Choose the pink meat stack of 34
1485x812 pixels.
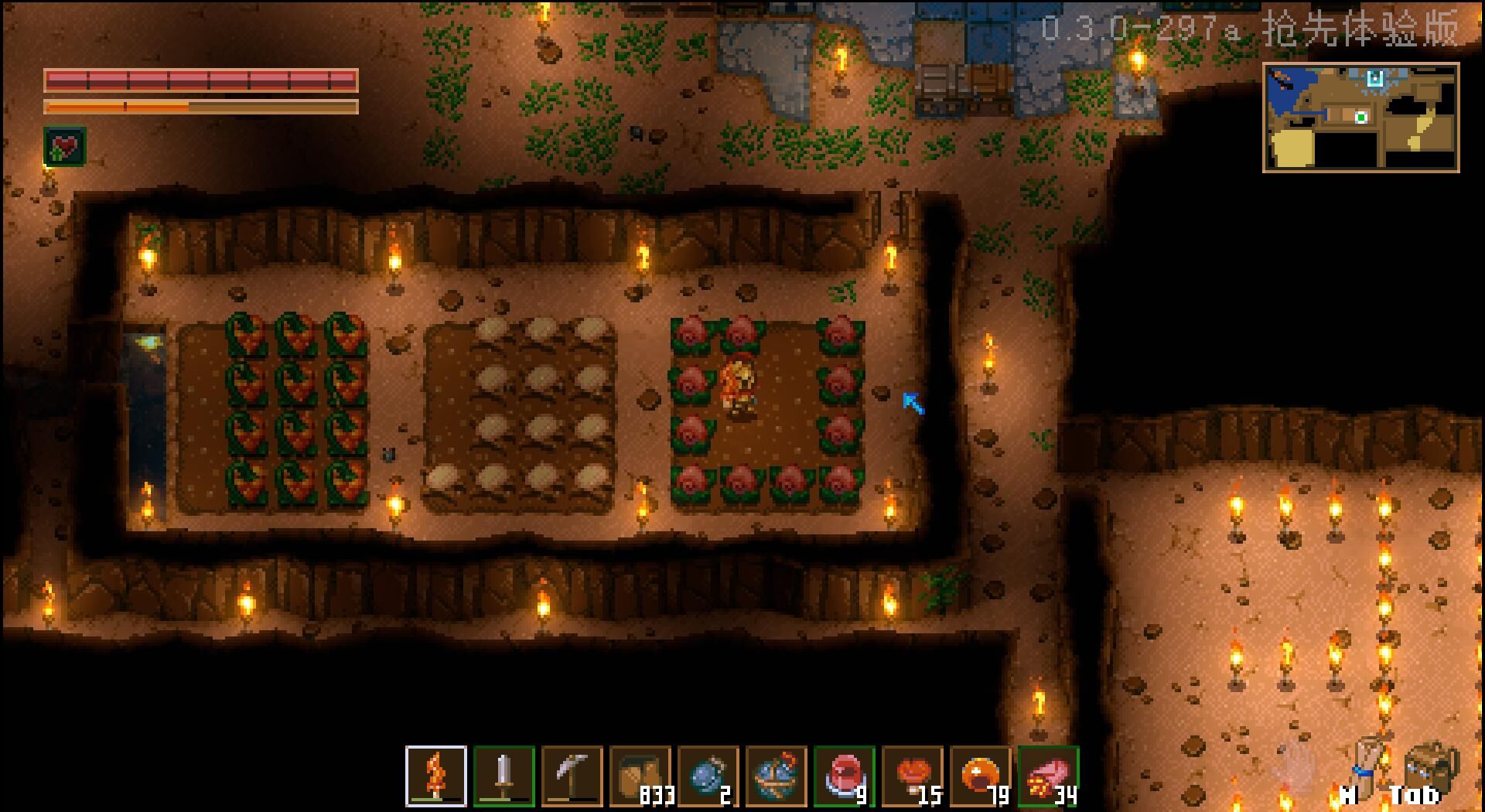tap(1048, 776)
